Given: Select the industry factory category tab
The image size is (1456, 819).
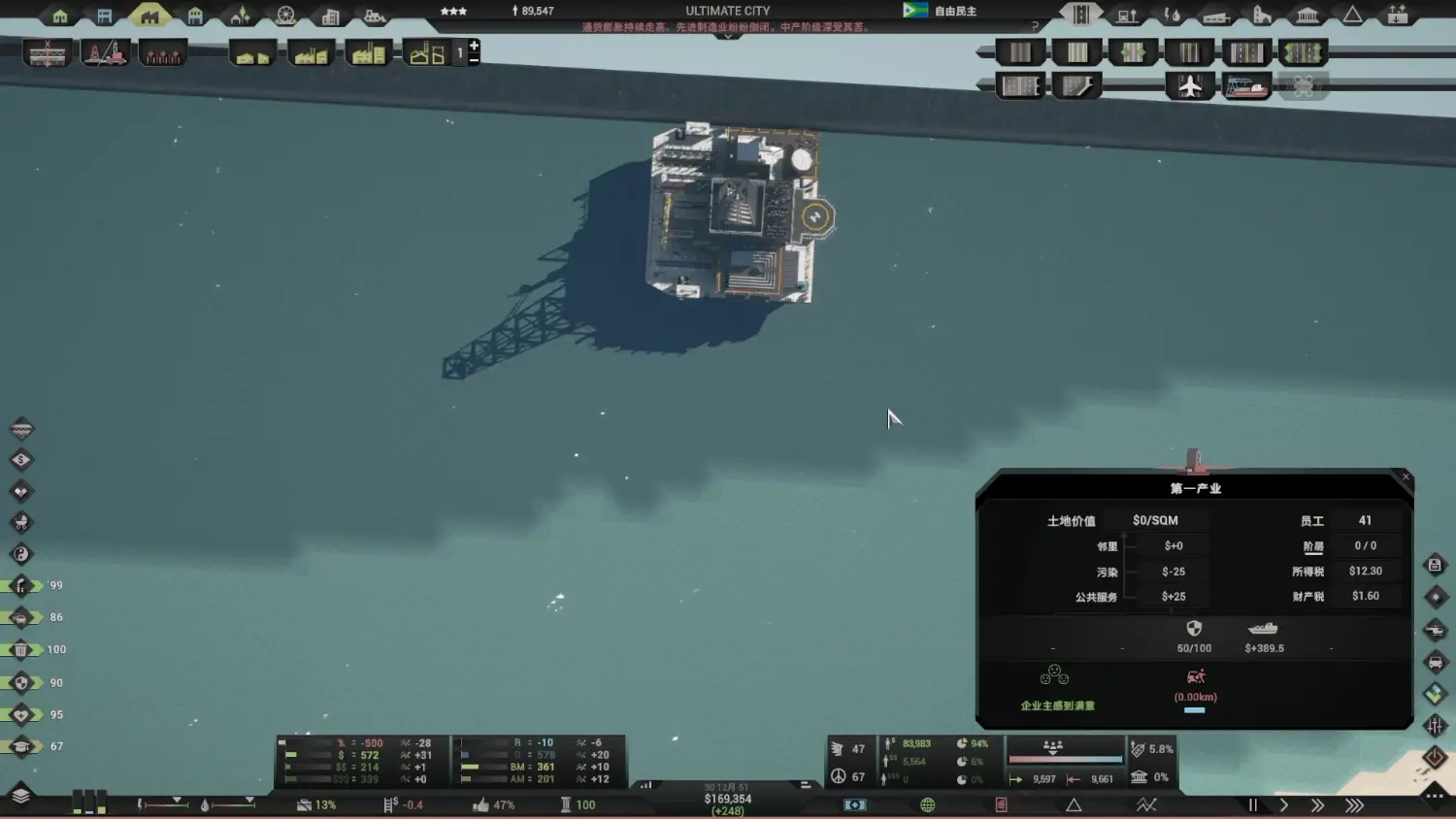Looking at the screenshot, I should (x=149, y=15).
